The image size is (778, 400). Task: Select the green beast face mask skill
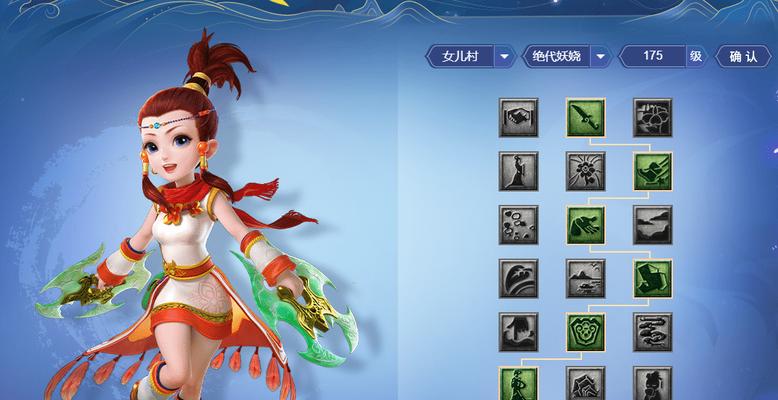(585, 333)
